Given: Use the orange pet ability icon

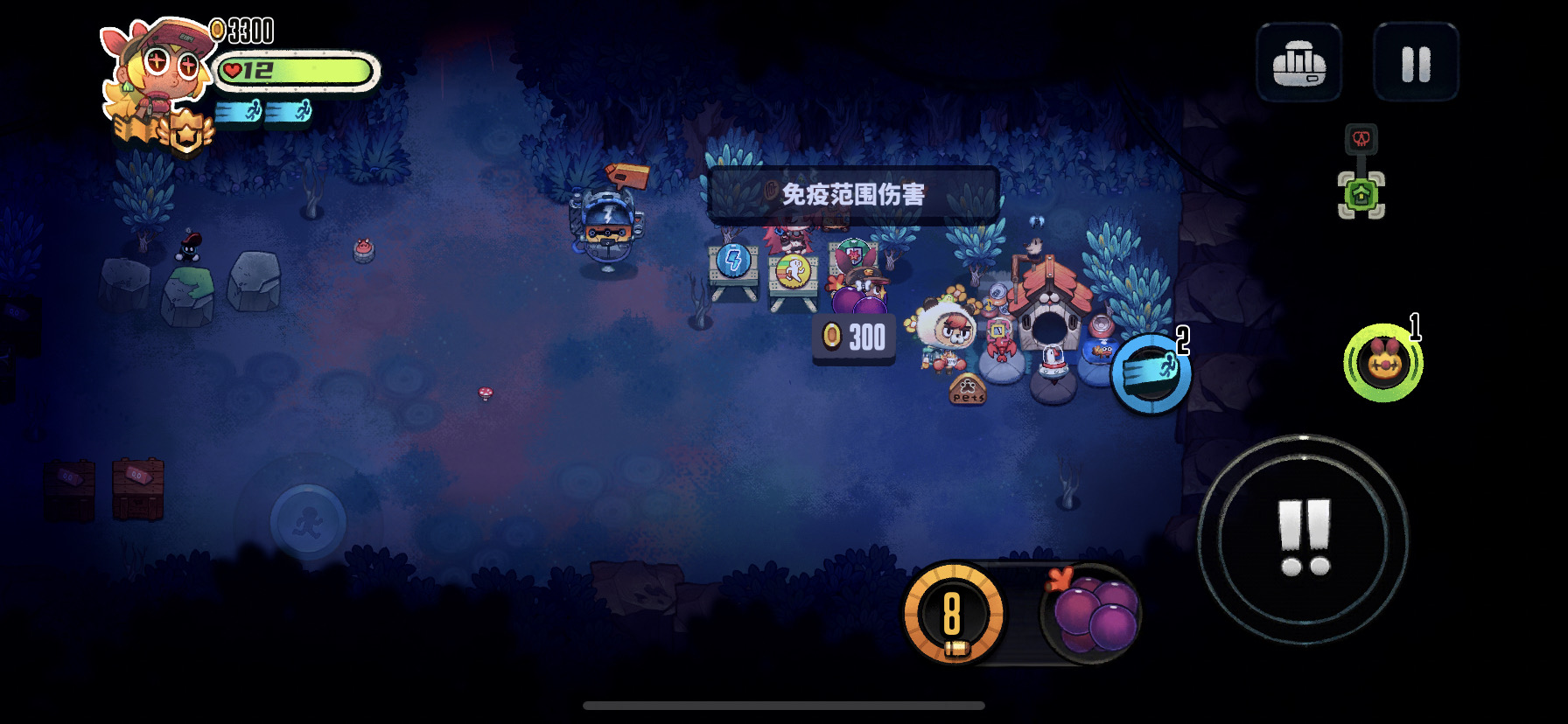Looking at the screenshot, I should pyautogui.click(x=1382, y=364).
